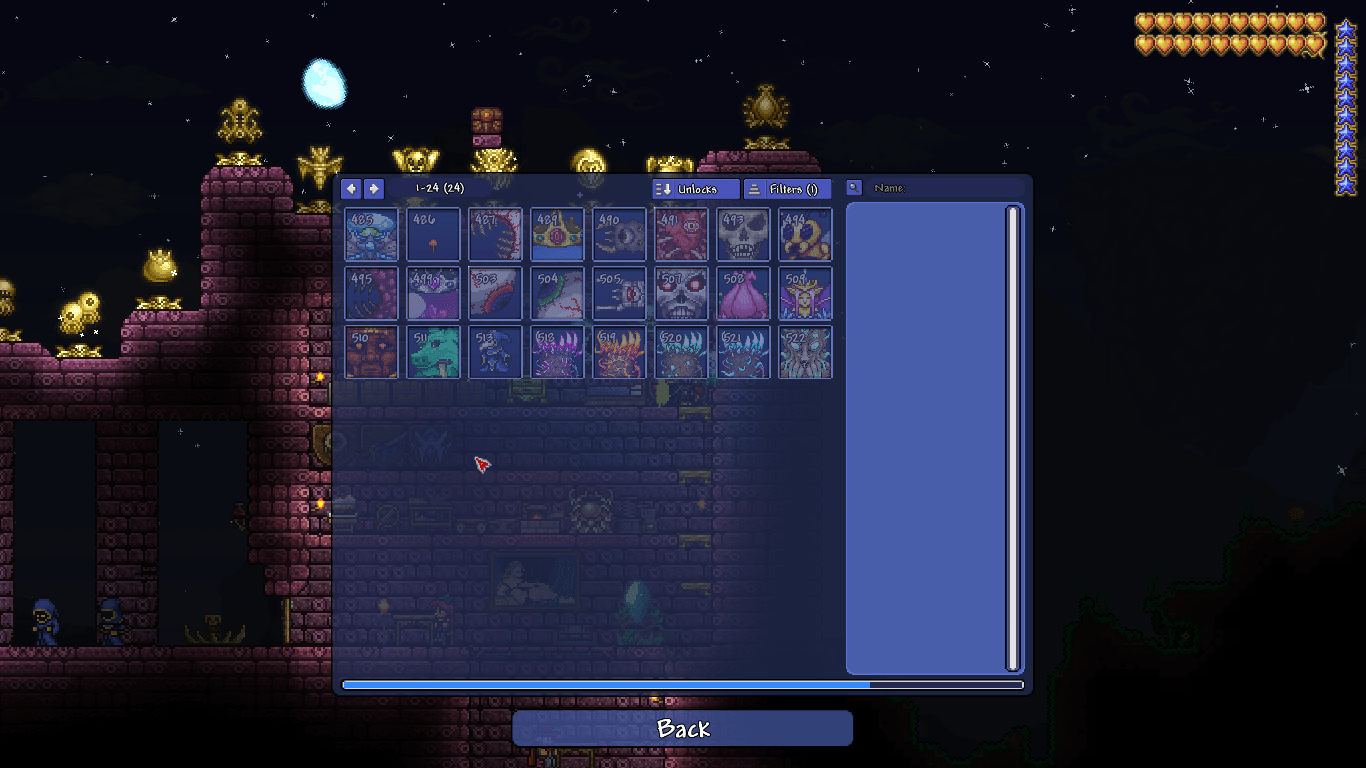Open the Skeletron Prime entry
The height and width of the screenshot is (768, 1366).
(x=681, y=293)
